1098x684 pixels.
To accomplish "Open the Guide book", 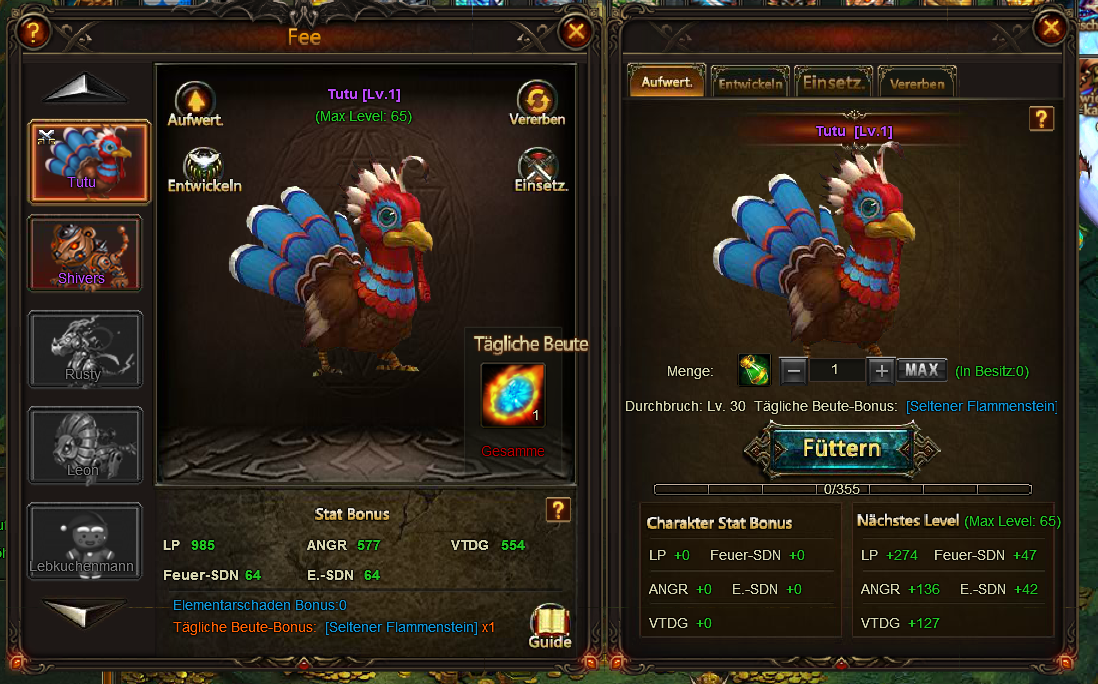I will pyautogui.click(x=549, y=626).
